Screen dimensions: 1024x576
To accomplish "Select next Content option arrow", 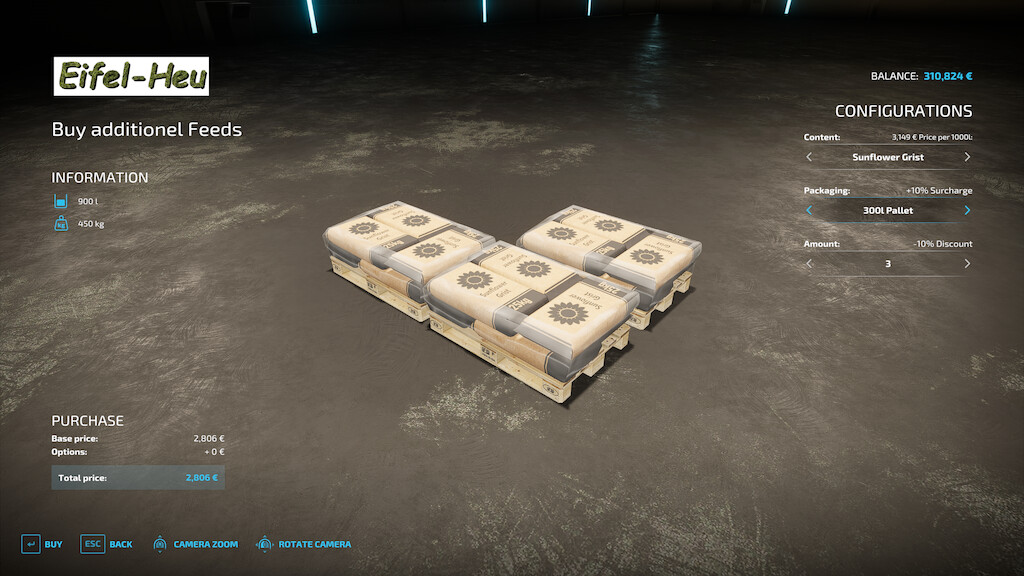I will click(x=967, y=157).
